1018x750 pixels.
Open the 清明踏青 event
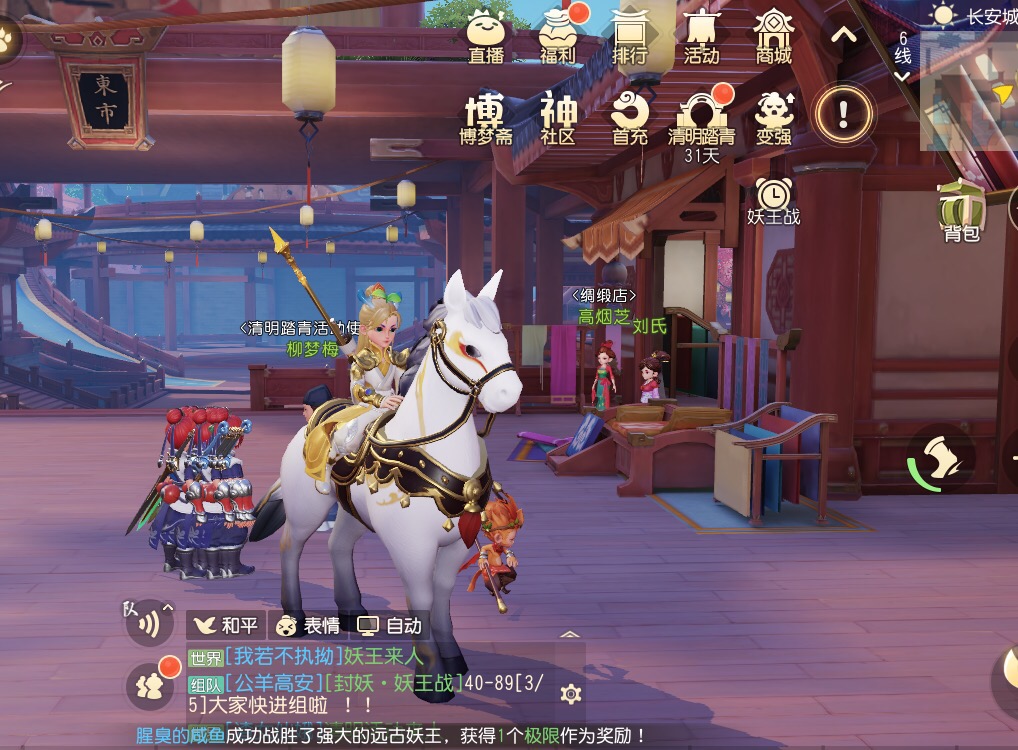click(x=701, y=118)
